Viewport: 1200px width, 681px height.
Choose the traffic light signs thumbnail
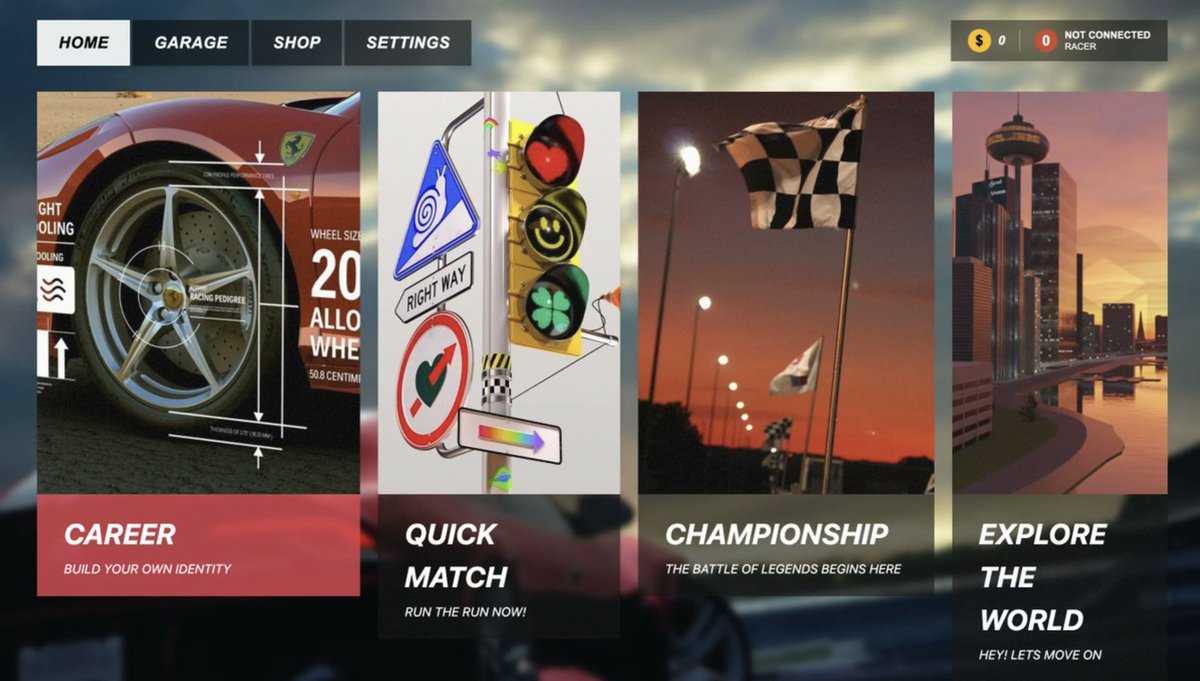(498, 293)
